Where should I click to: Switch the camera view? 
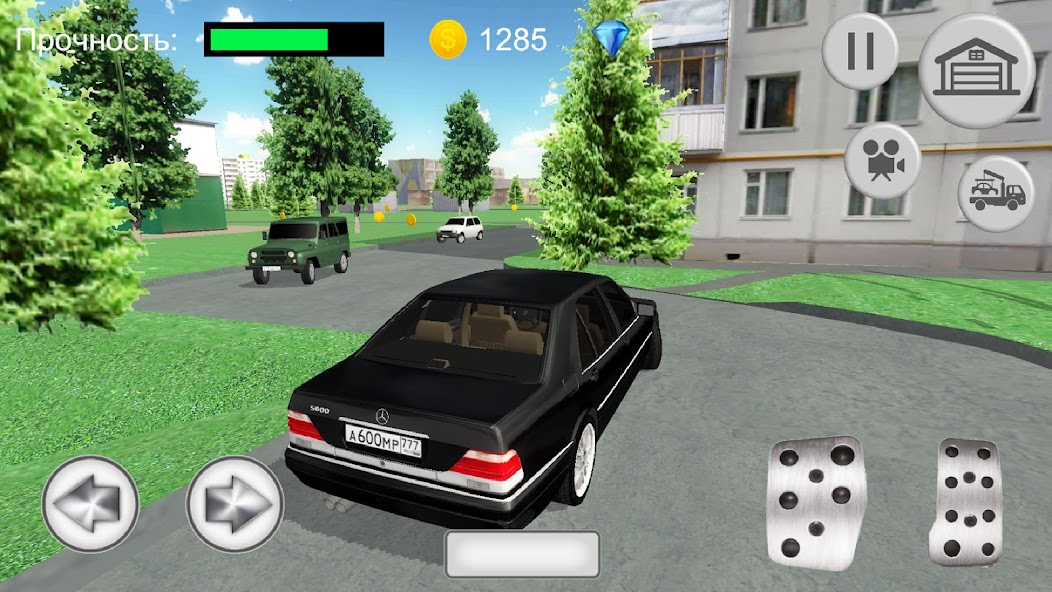click(882, 161)
